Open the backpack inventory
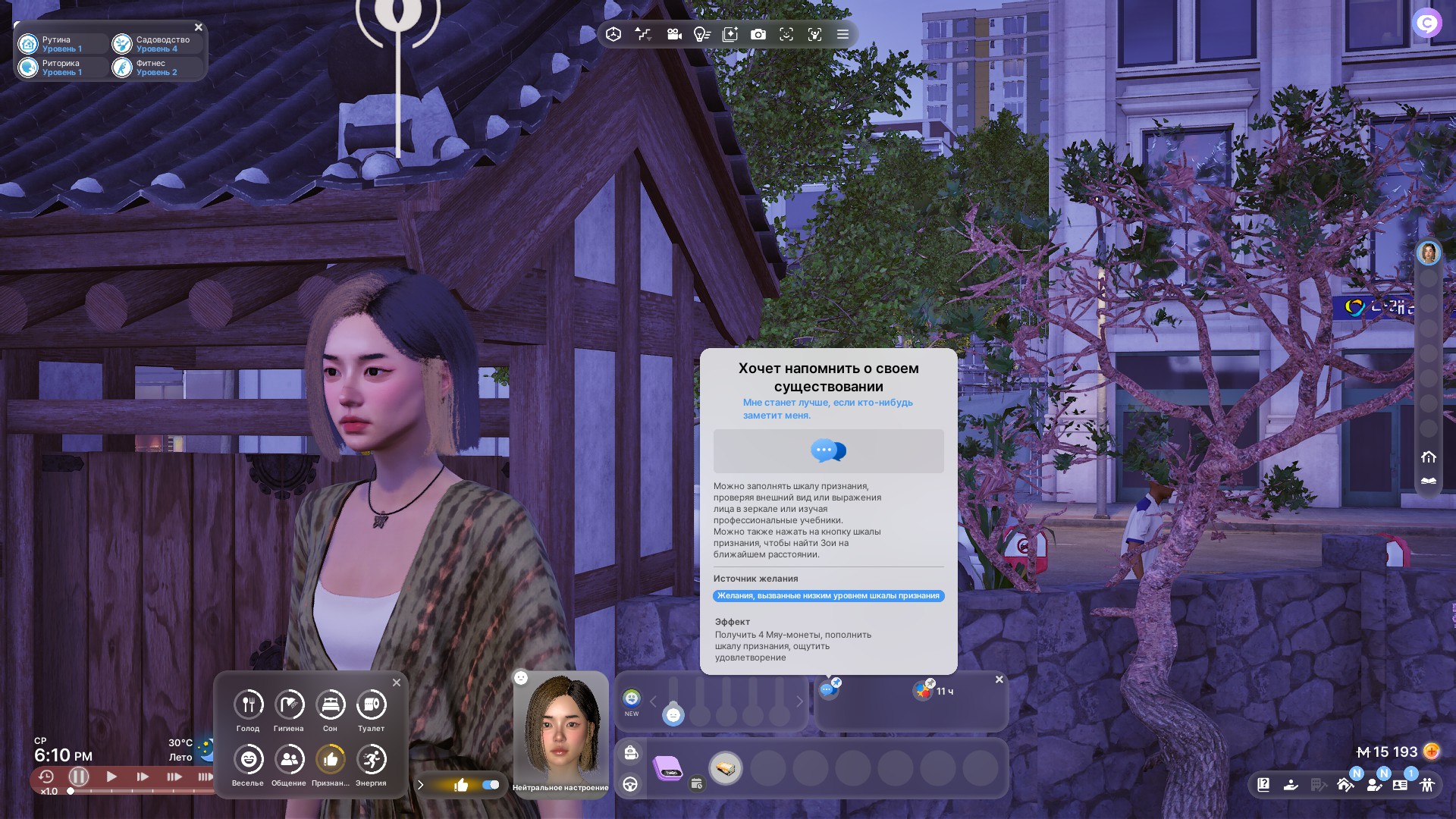 click(631, 752)
